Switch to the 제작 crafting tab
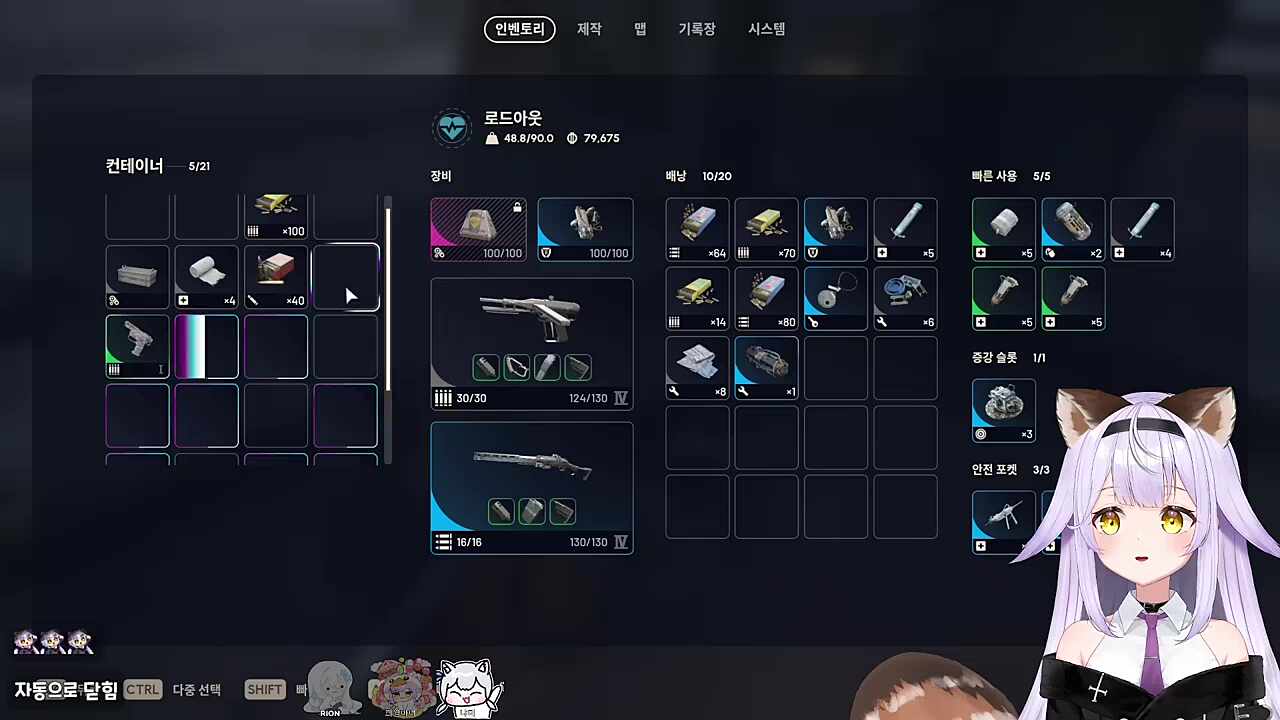Image resolution: width=1280 pixels, height=720 pixels. click(589, 29)
